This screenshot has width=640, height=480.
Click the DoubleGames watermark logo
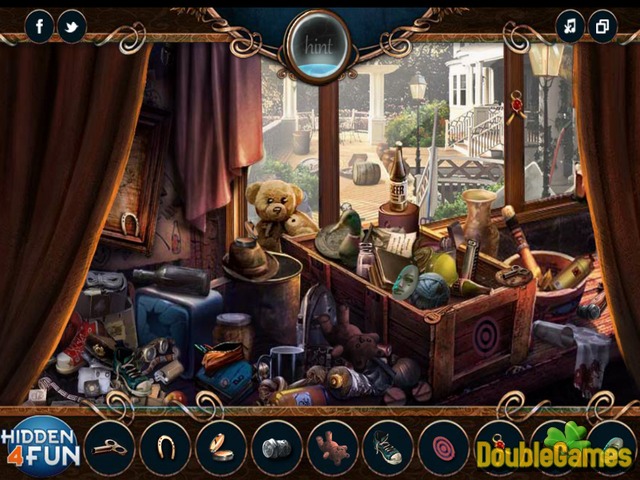pos(554,452)
